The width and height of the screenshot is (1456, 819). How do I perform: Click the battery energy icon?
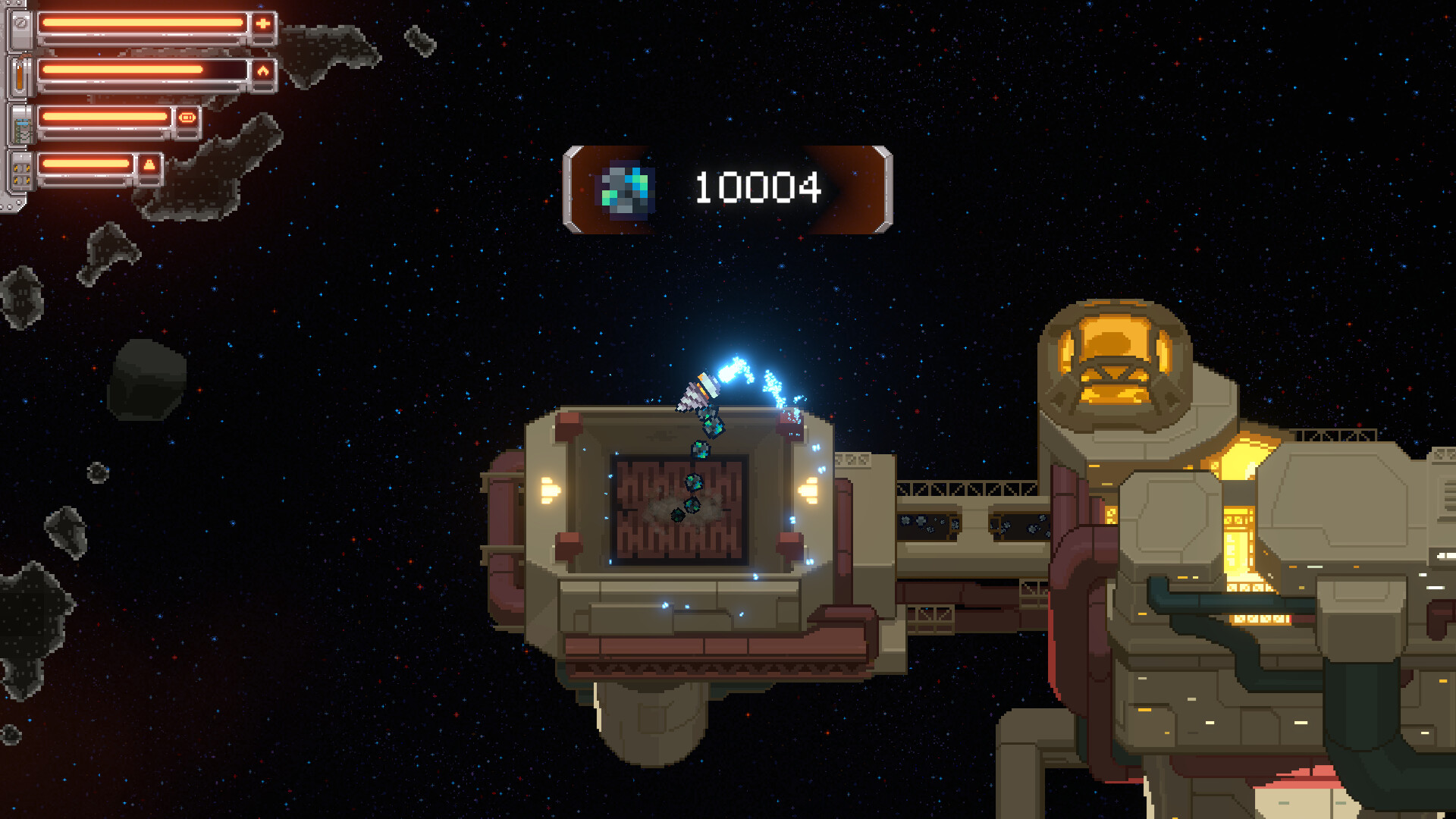187,118
